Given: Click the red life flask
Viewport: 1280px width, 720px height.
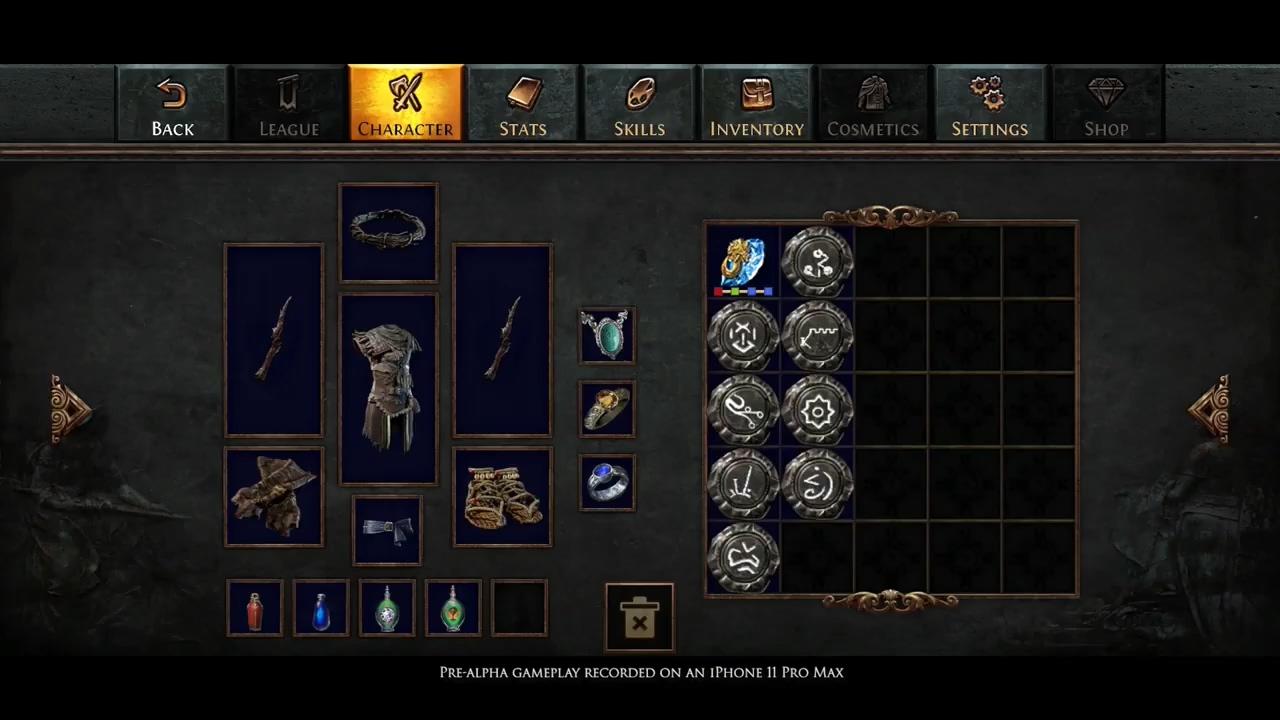Looking at the screenshot, I should [254, 608].
